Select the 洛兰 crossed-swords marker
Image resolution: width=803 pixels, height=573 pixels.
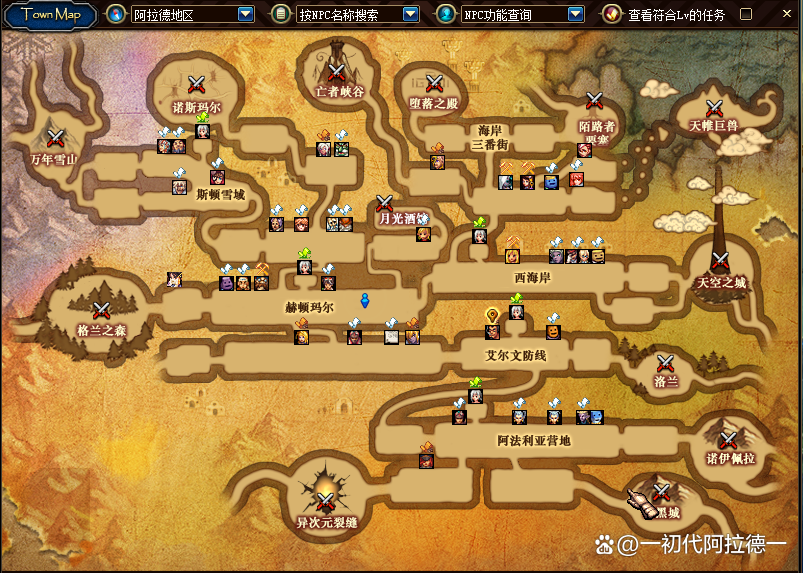tap(666, 363)
